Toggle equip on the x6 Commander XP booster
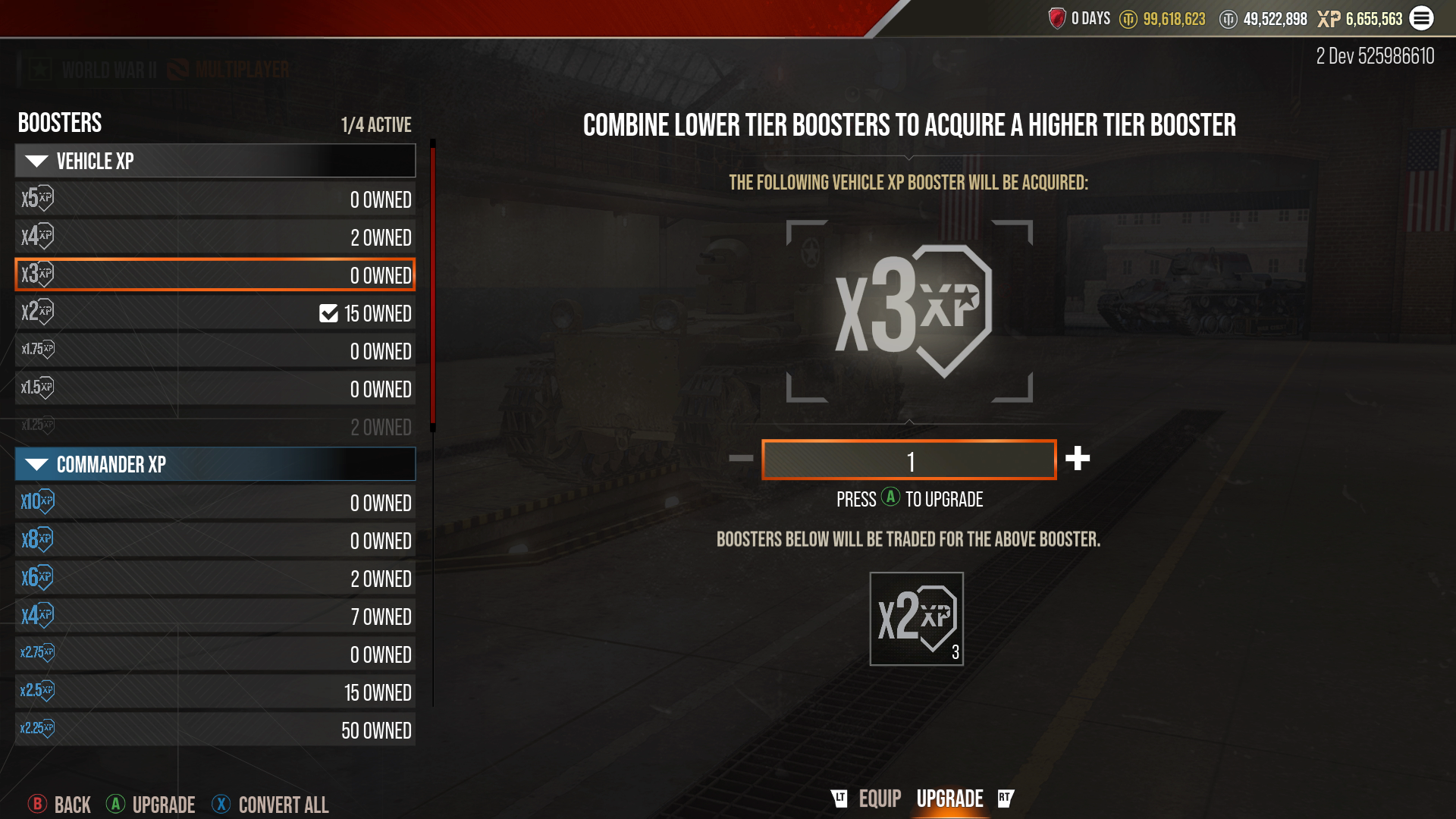 215,579
